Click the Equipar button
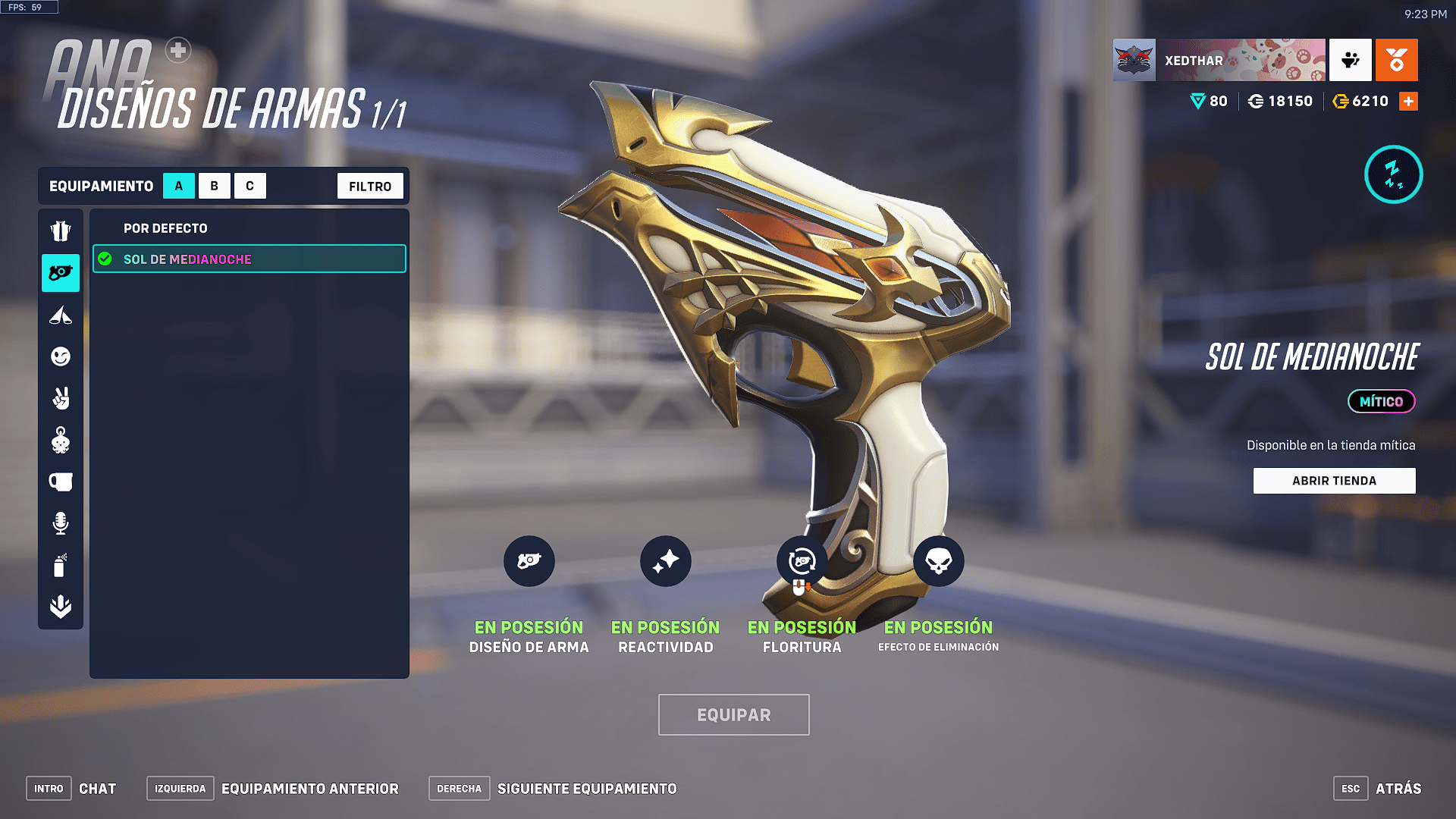Image resolution: width=1456 pixels, height=819 pixels. (x=733, y=714)
